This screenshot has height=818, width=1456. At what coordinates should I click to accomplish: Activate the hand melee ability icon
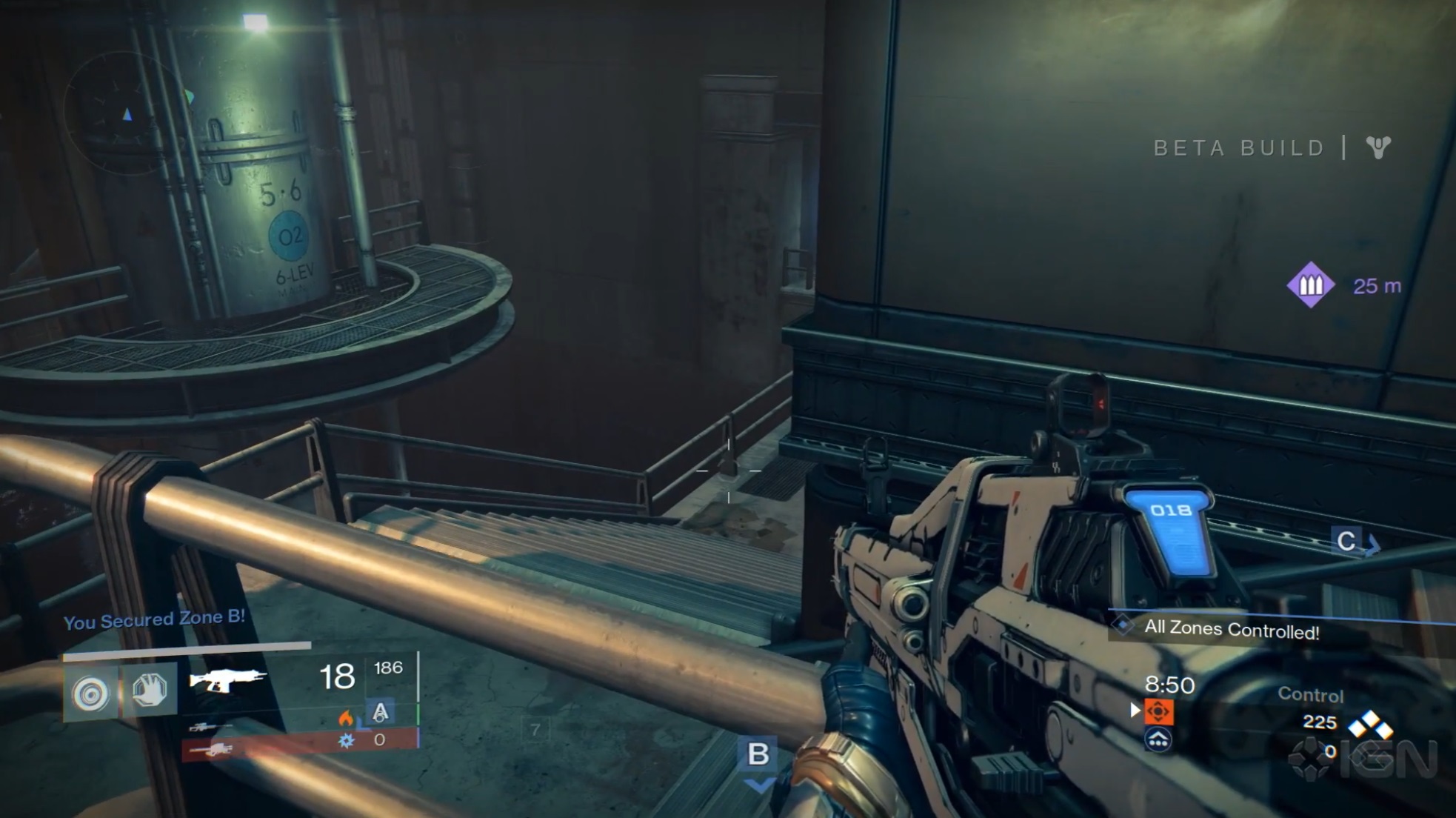pyautogui.click(x=149, y=690)
